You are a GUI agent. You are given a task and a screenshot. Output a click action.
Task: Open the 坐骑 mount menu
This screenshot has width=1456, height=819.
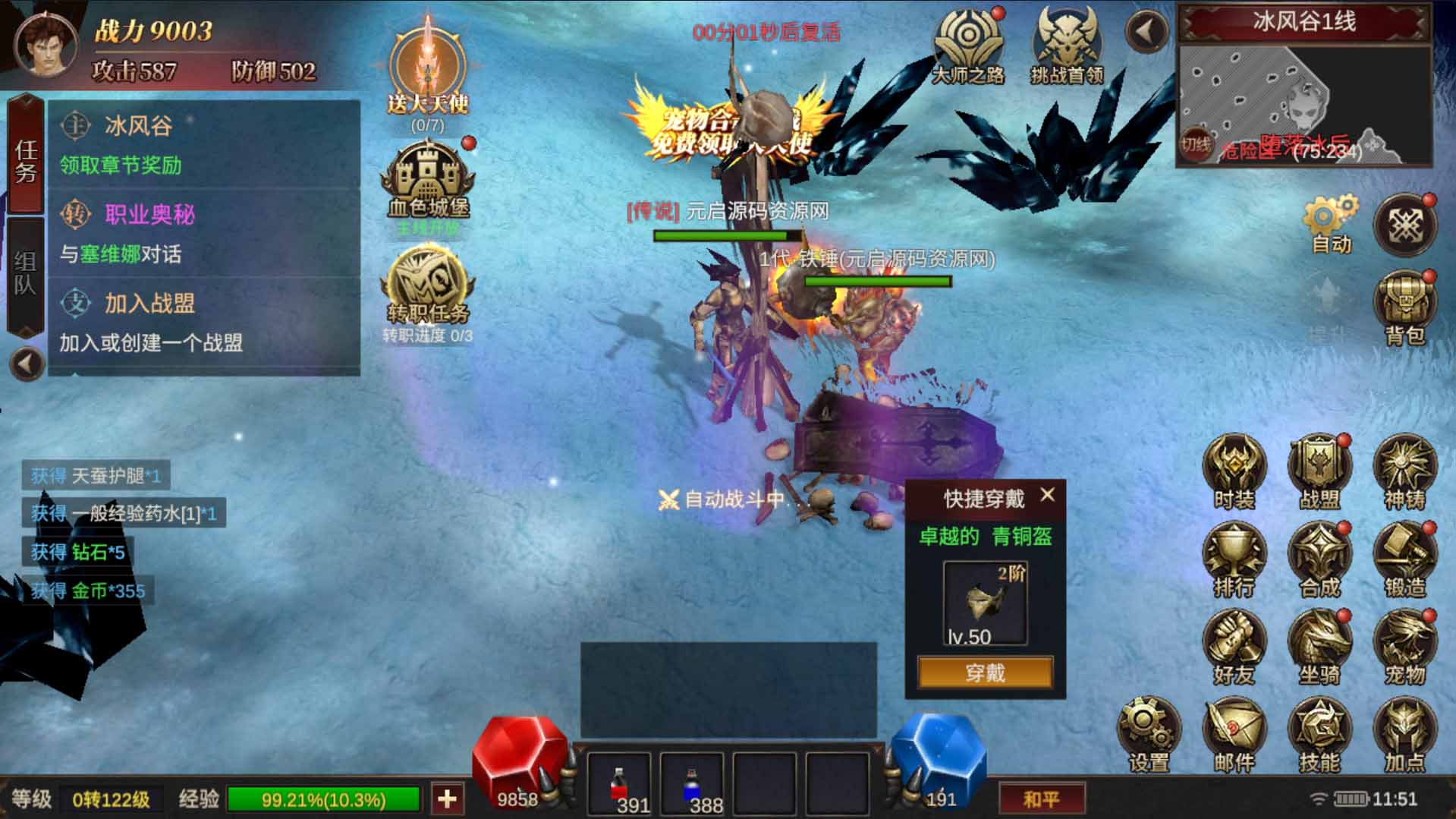(x=1319, y=646)
